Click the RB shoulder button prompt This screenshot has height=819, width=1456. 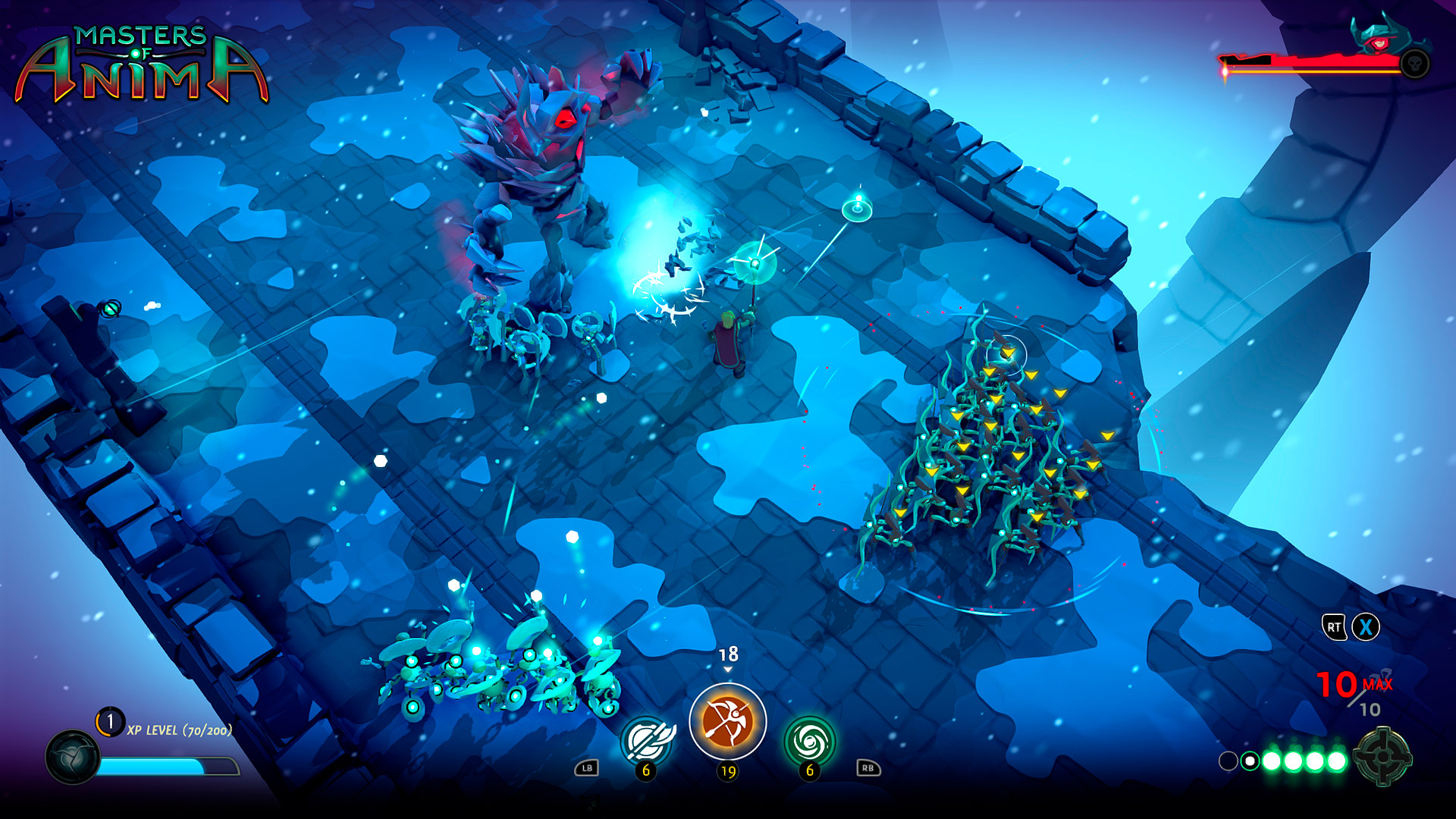pos(869,768)
